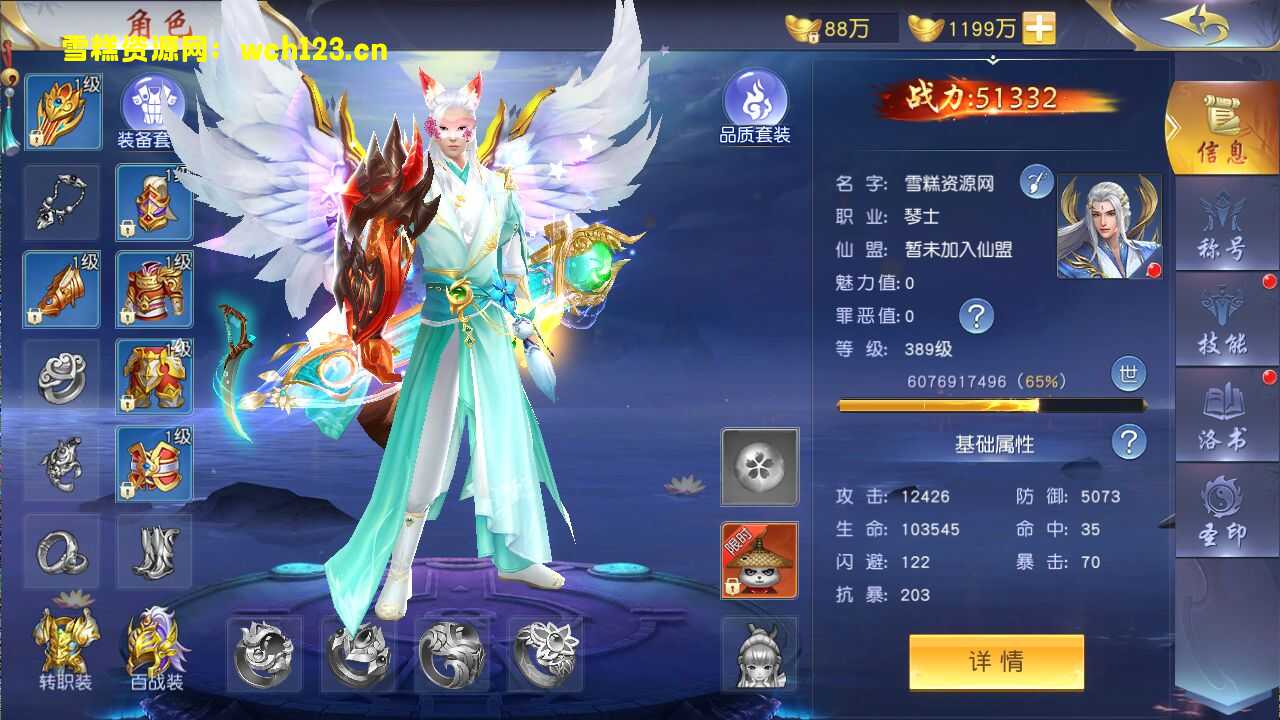Switch to the 技能 skills tab
Screen dimensions: 1280x720
(1224, 320)
